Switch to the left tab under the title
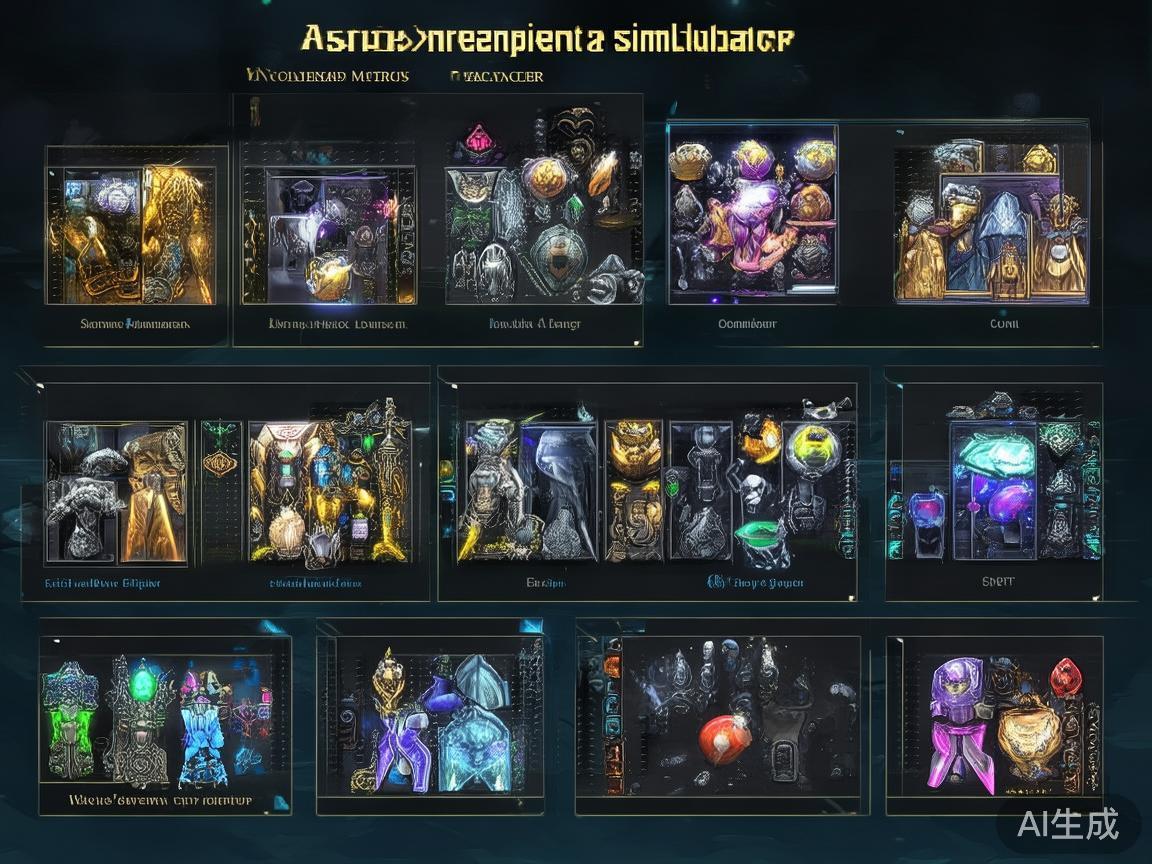Image resolution: width=1152 pixels, height=864 pixels. pos(327,76)
